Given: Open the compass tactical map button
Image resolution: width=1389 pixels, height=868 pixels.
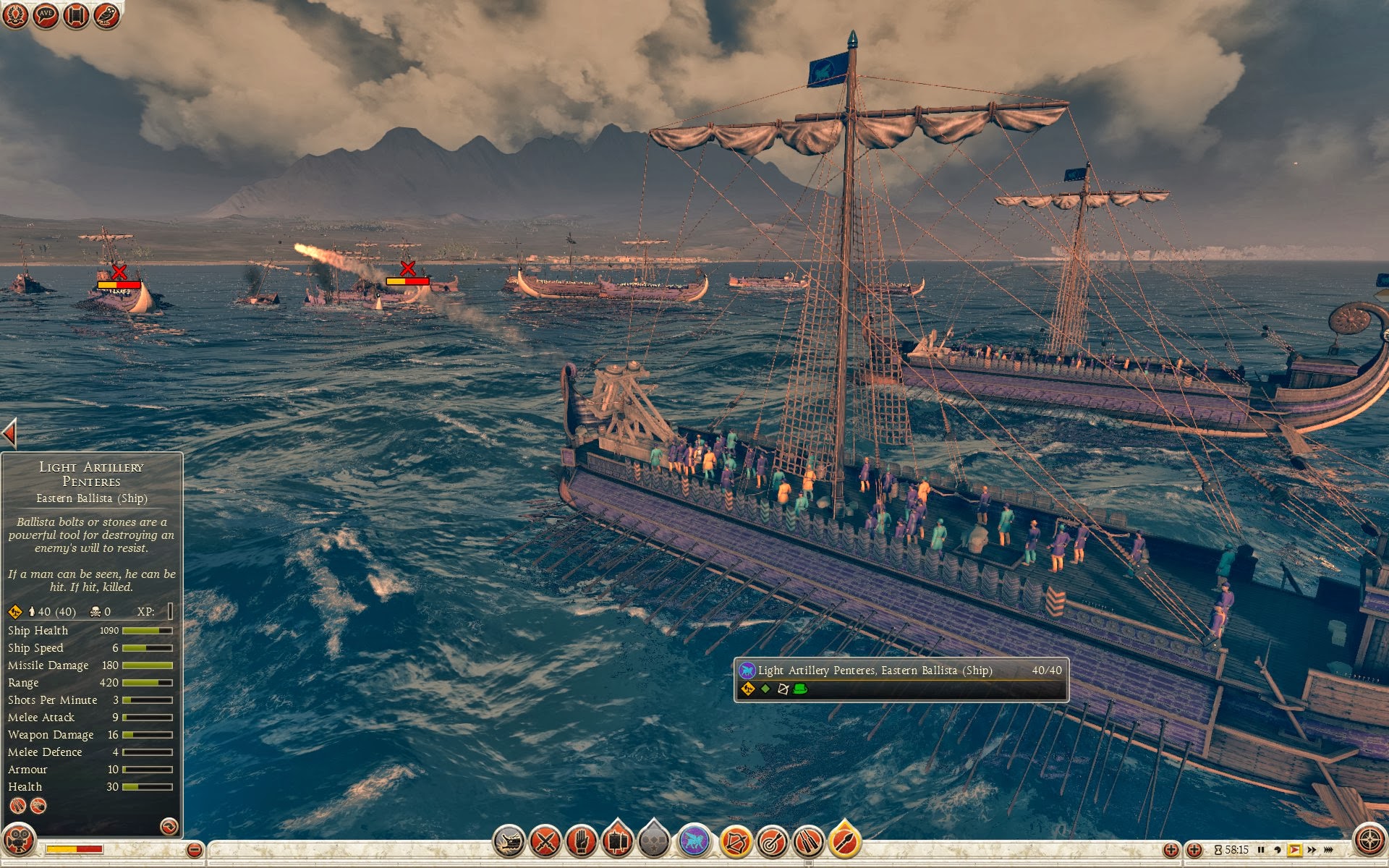Looking at the screenshot, I should [1369, 841].
